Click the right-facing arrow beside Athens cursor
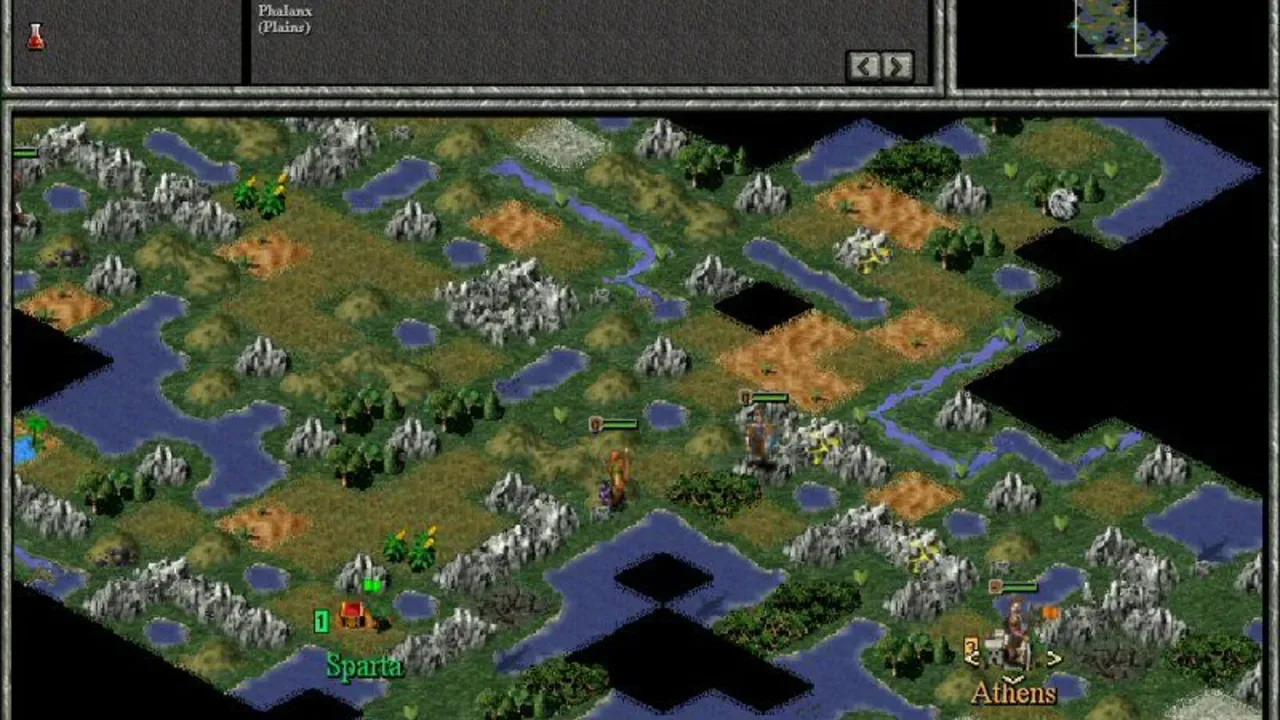 coord(1054,658)
